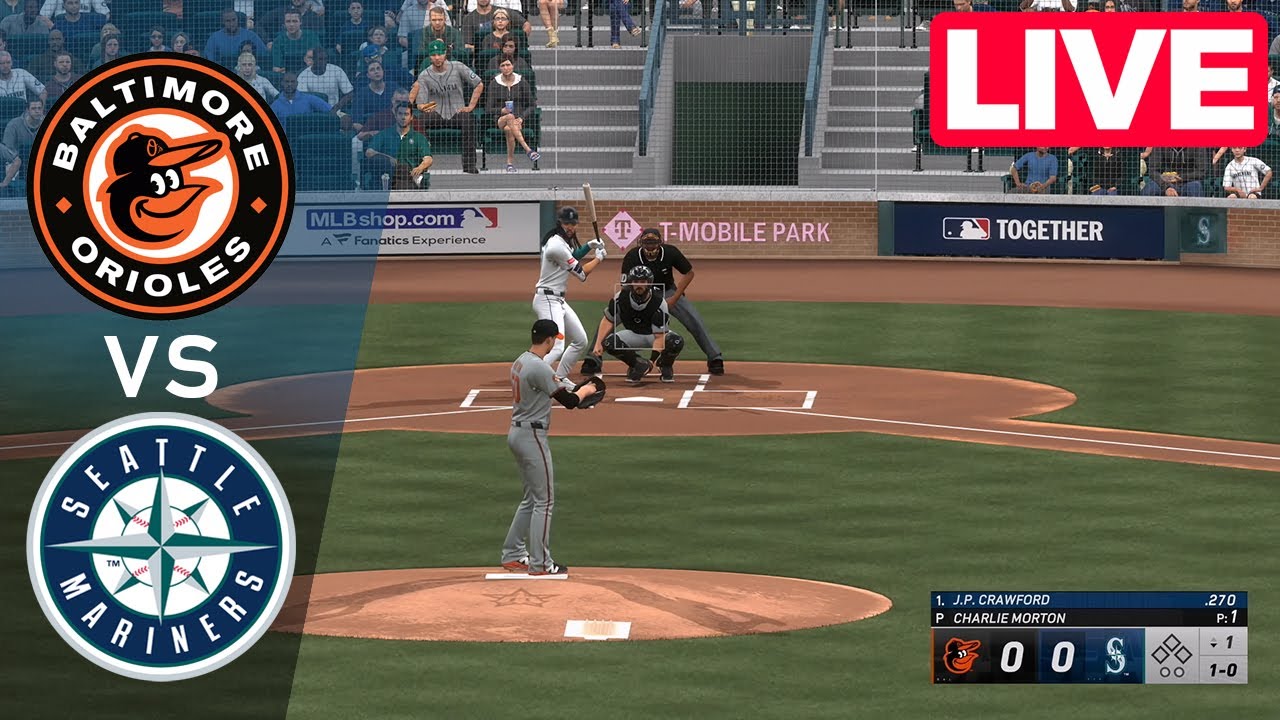
Task: Select the large Baltimore Orioles logo
Action: click(x=160, y=185)
